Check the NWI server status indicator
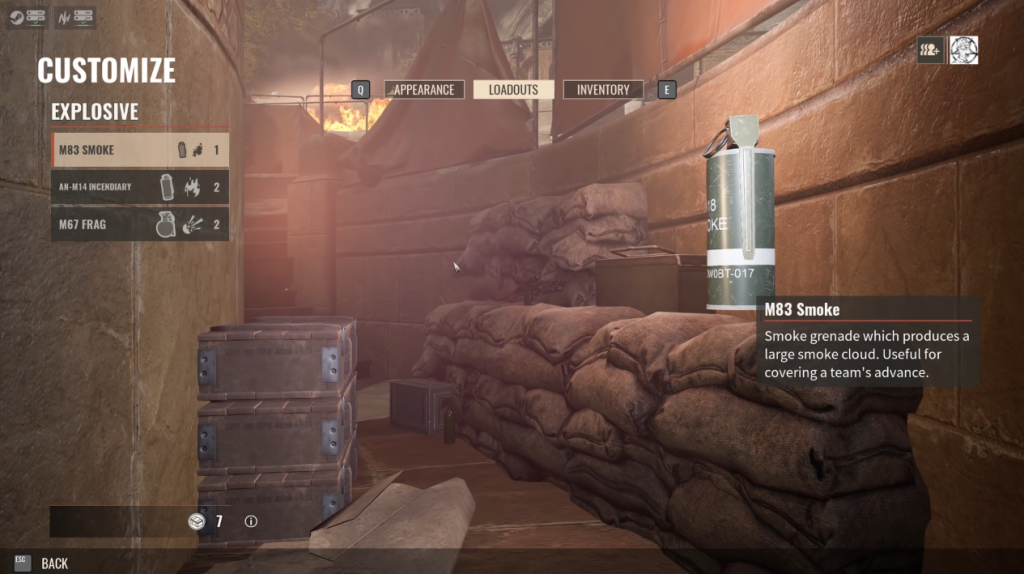The height and width of the screenshot is (574, 1024). [x=76, y=18]
